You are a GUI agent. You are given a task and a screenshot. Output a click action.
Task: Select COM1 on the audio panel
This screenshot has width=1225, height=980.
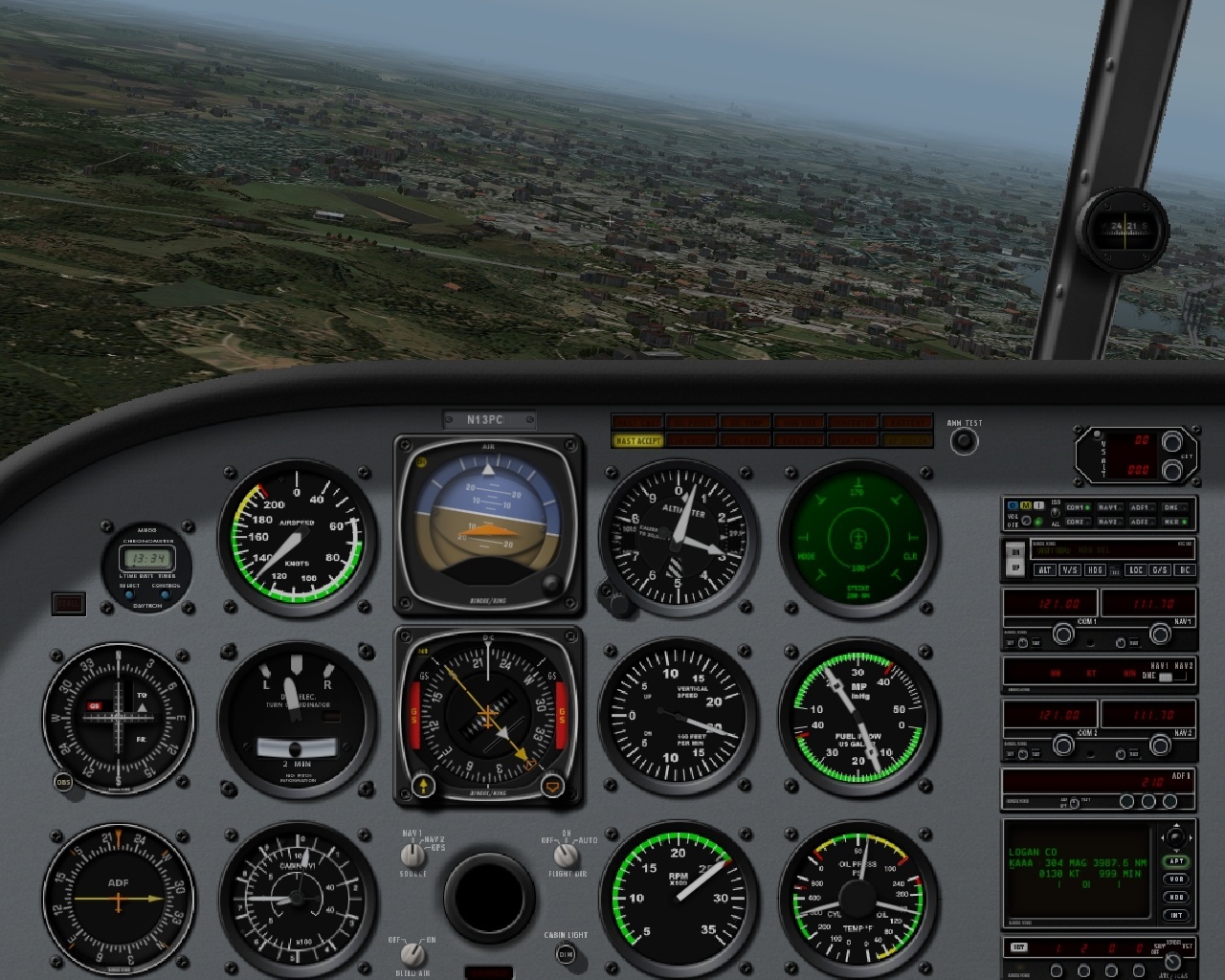tap(1078, 507)
